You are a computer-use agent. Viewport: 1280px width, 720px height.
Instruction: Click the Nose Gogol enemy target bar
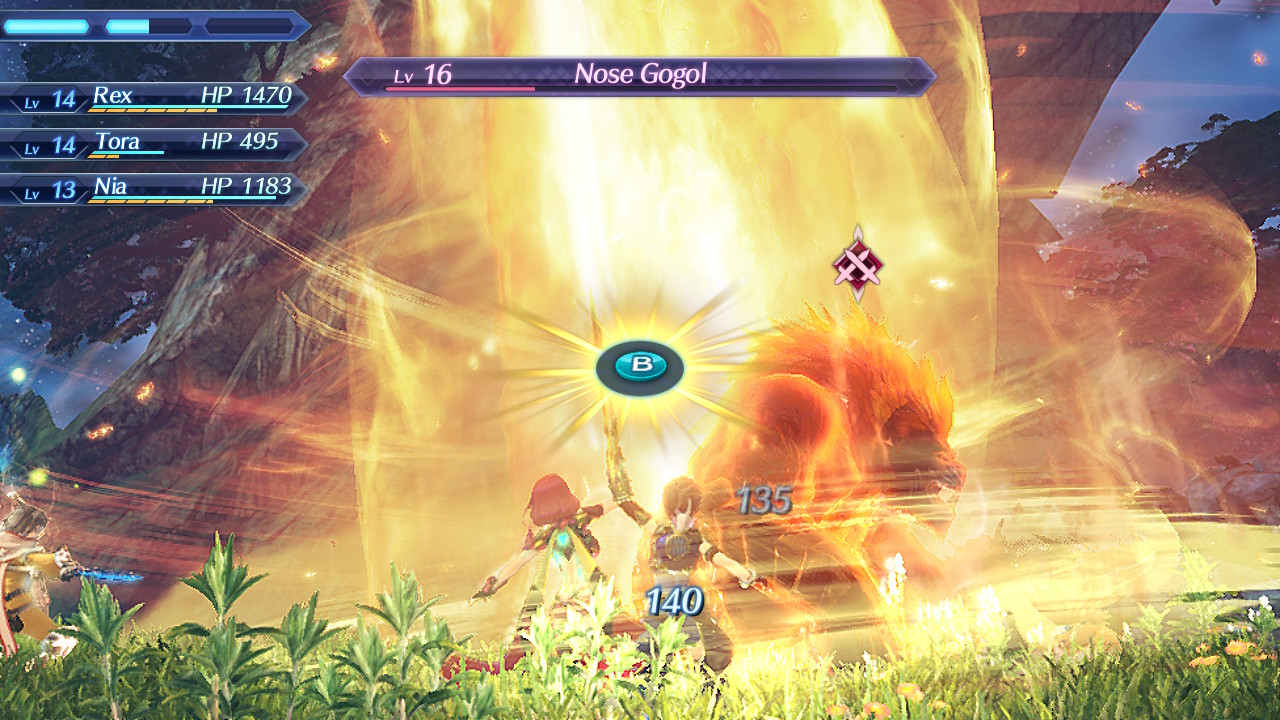pyautogui.click(x=640, y=75)
